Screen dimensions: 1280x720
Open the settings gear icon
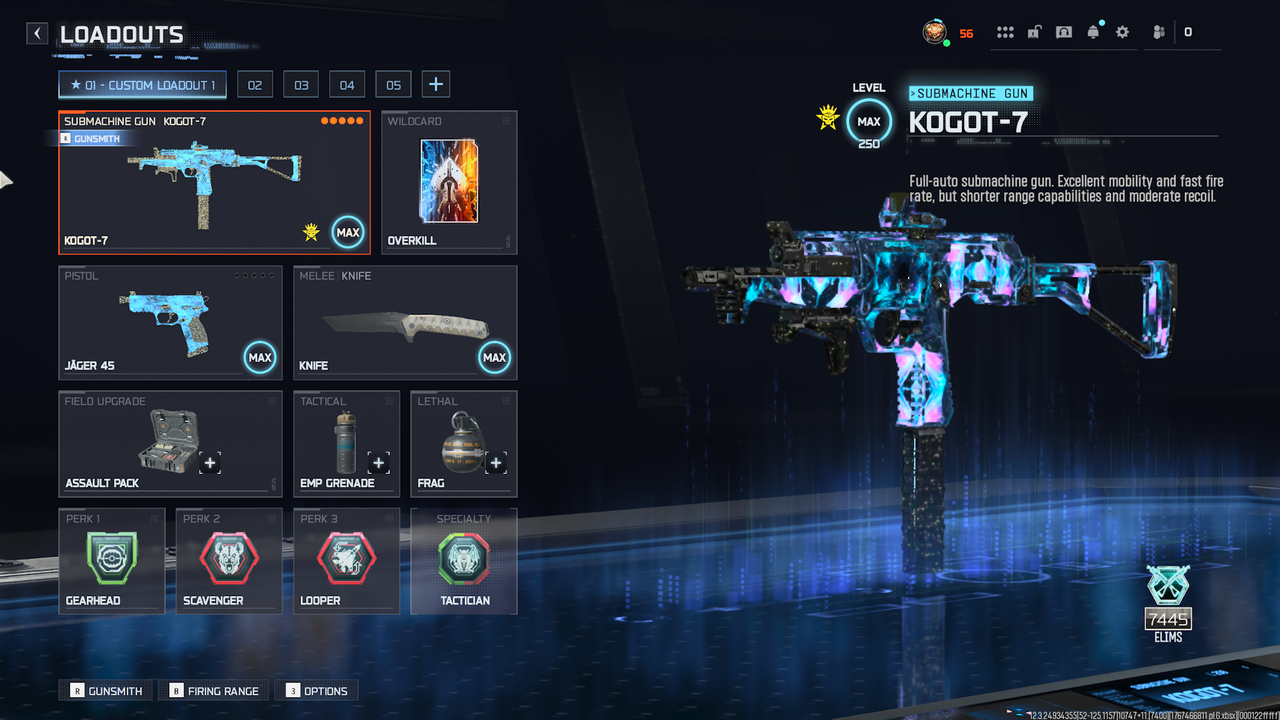point(1122,32)
